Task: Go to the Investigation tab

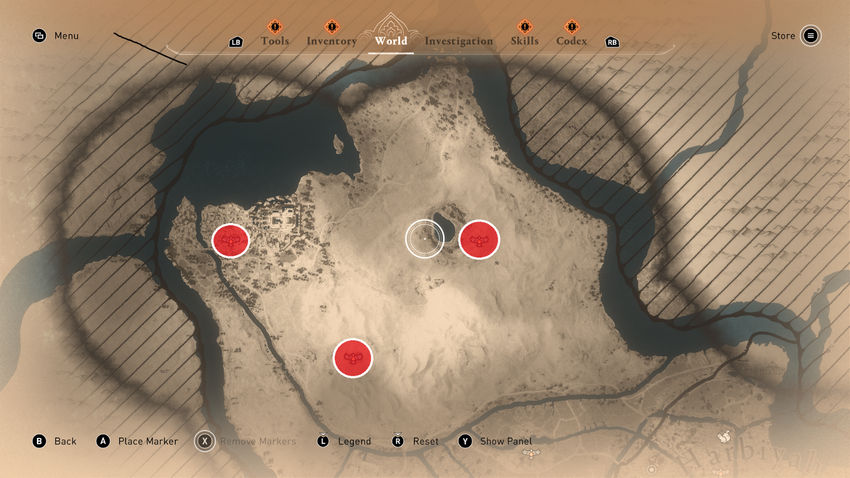Action: (458, 41)
